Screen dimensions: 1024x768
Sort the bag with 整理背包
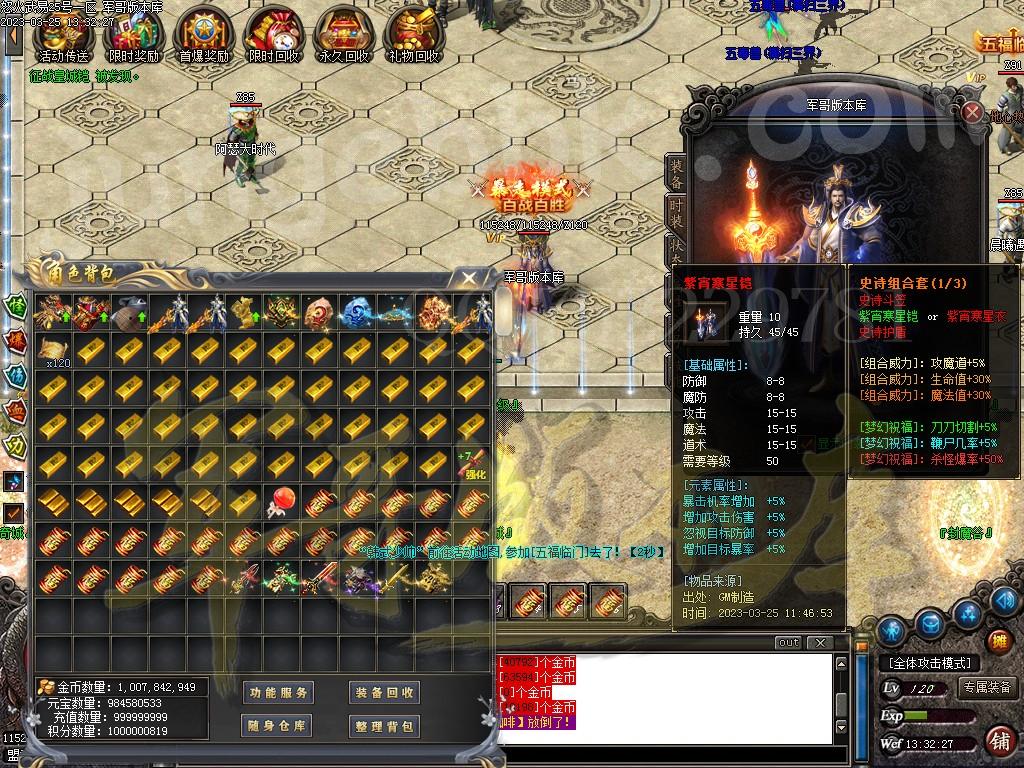(384, 725)
